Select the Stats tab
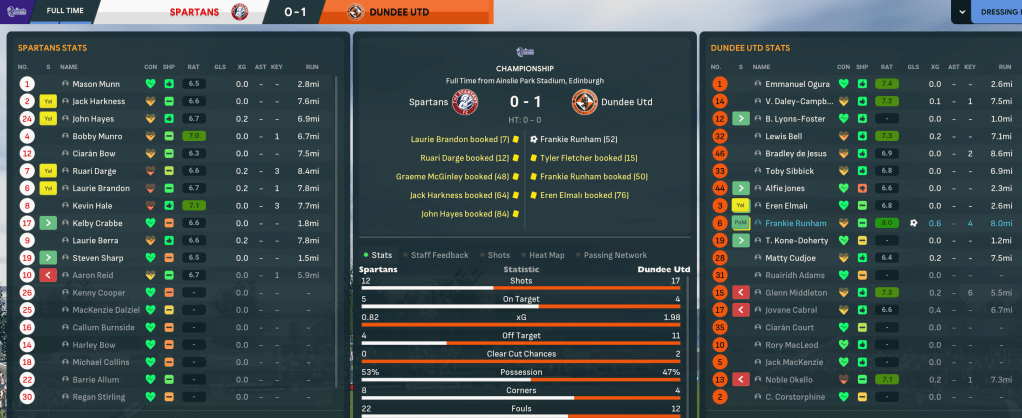The height and width of the screenshot is (418, 1022). coord(381,255)
